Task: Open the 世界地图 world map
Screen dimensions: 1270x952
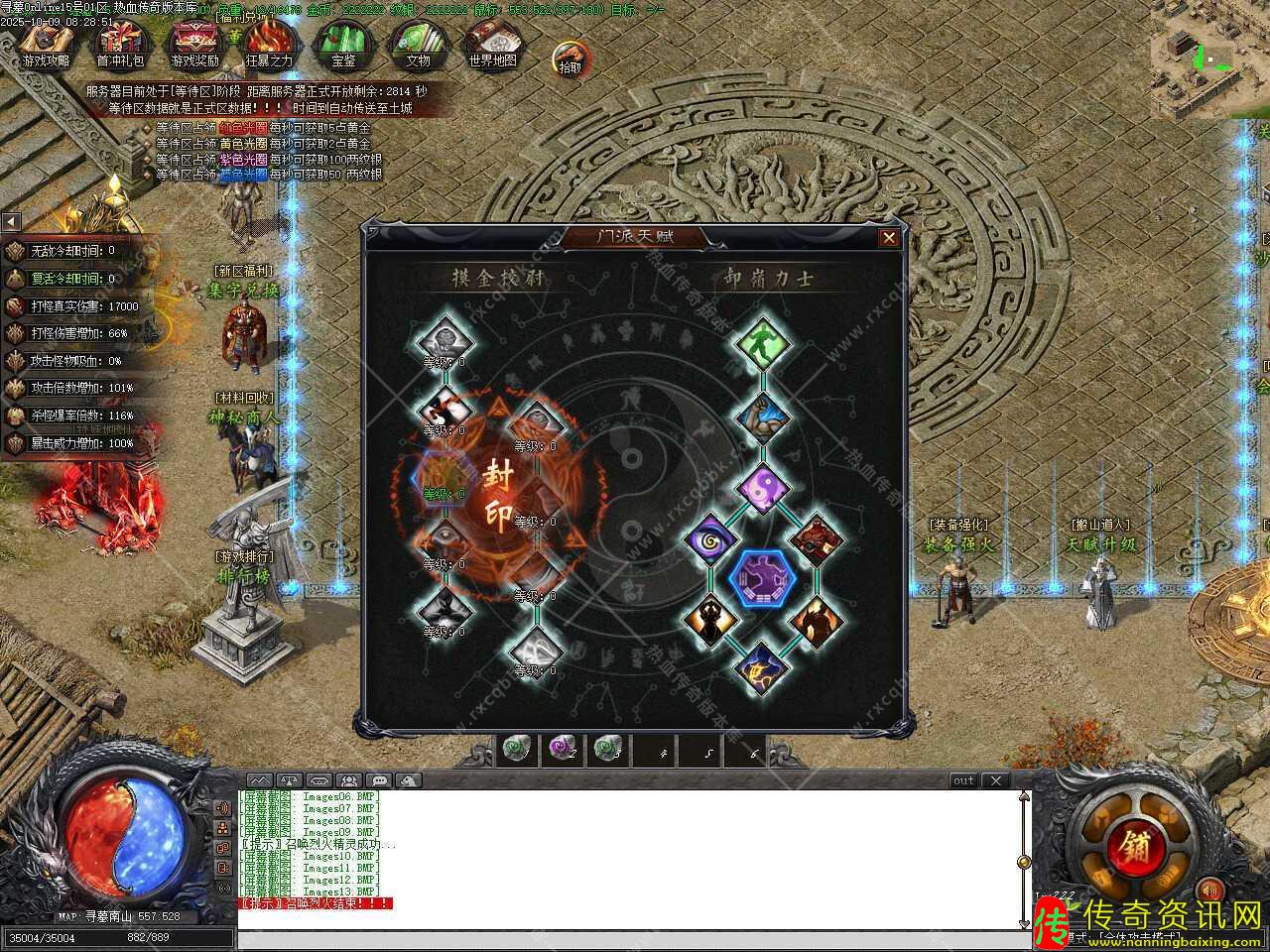Action: coord(492,42)
